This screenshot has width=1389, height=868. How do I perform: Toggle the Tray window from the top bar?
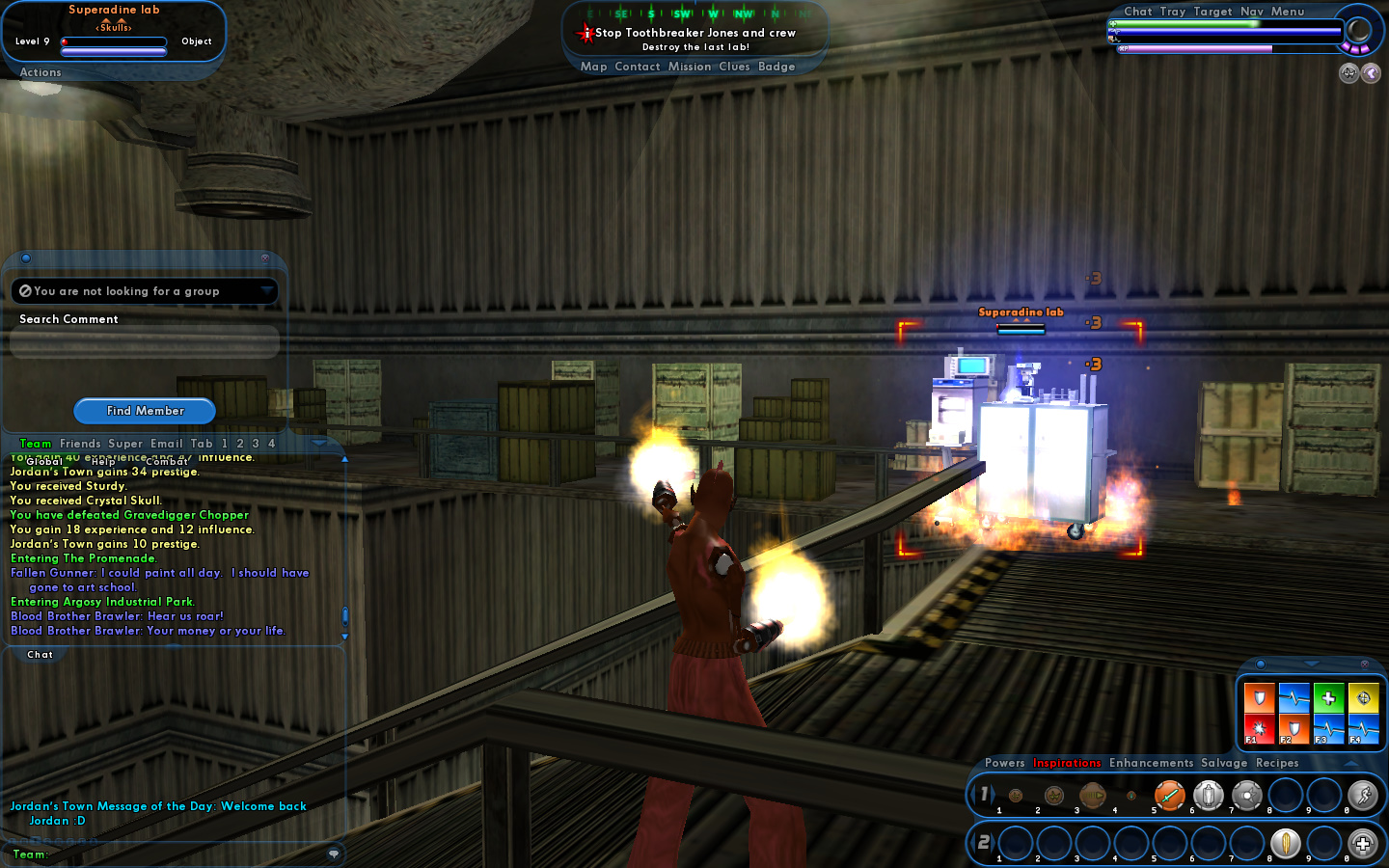click(1172, 12)
